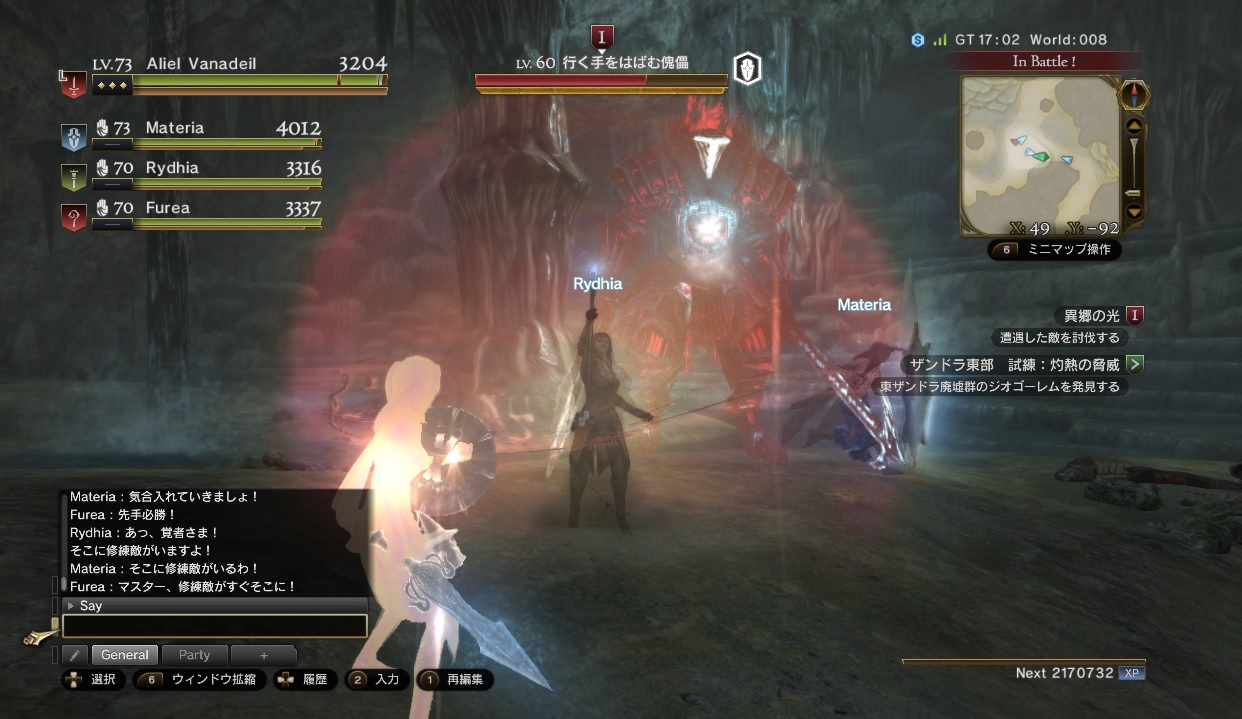This screenshot has height=719, width=1242.
Task: Focus the chat text input box
Action: (215, 626)
